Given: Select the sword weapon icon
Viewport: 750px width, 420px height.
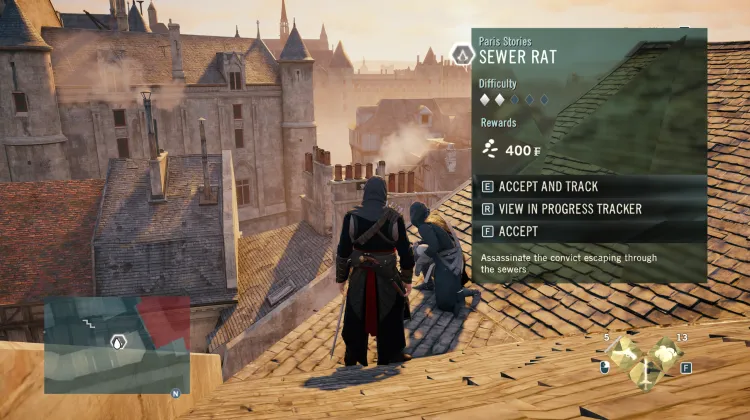Looking at the screenshot, I should (644, 374).
